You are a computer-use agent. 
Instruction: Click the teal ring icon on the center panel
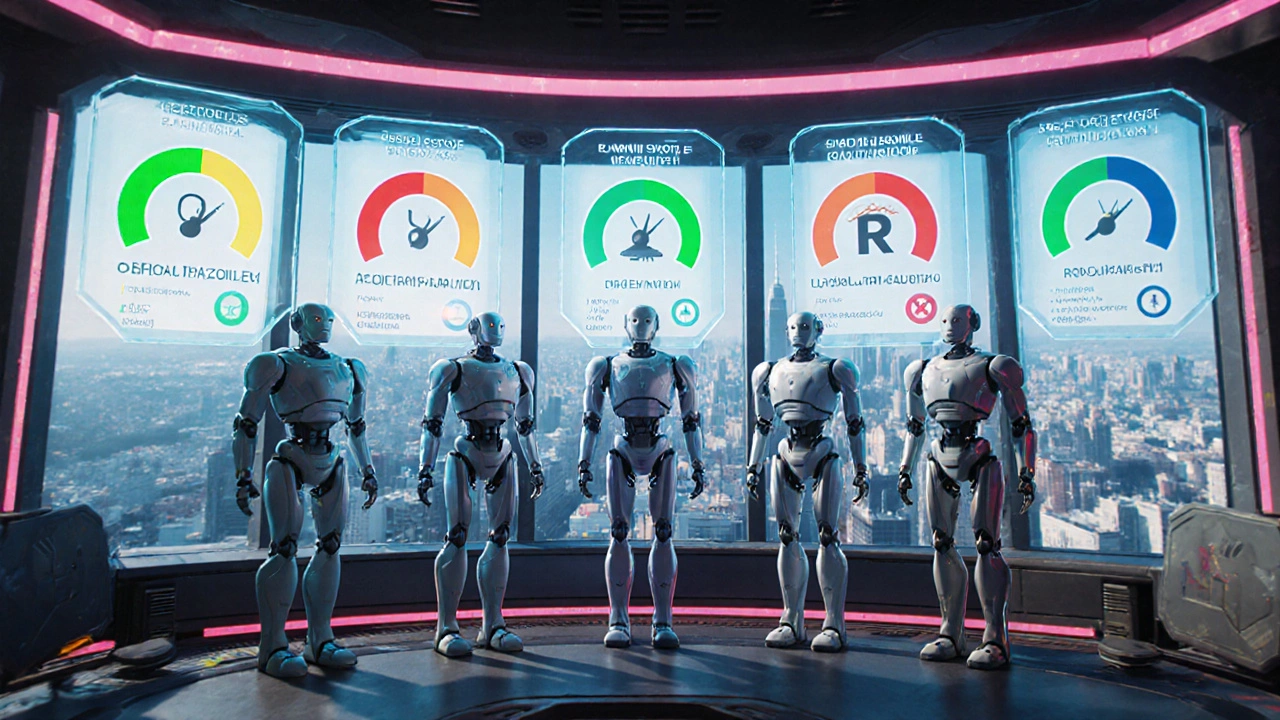coord(685,312)
